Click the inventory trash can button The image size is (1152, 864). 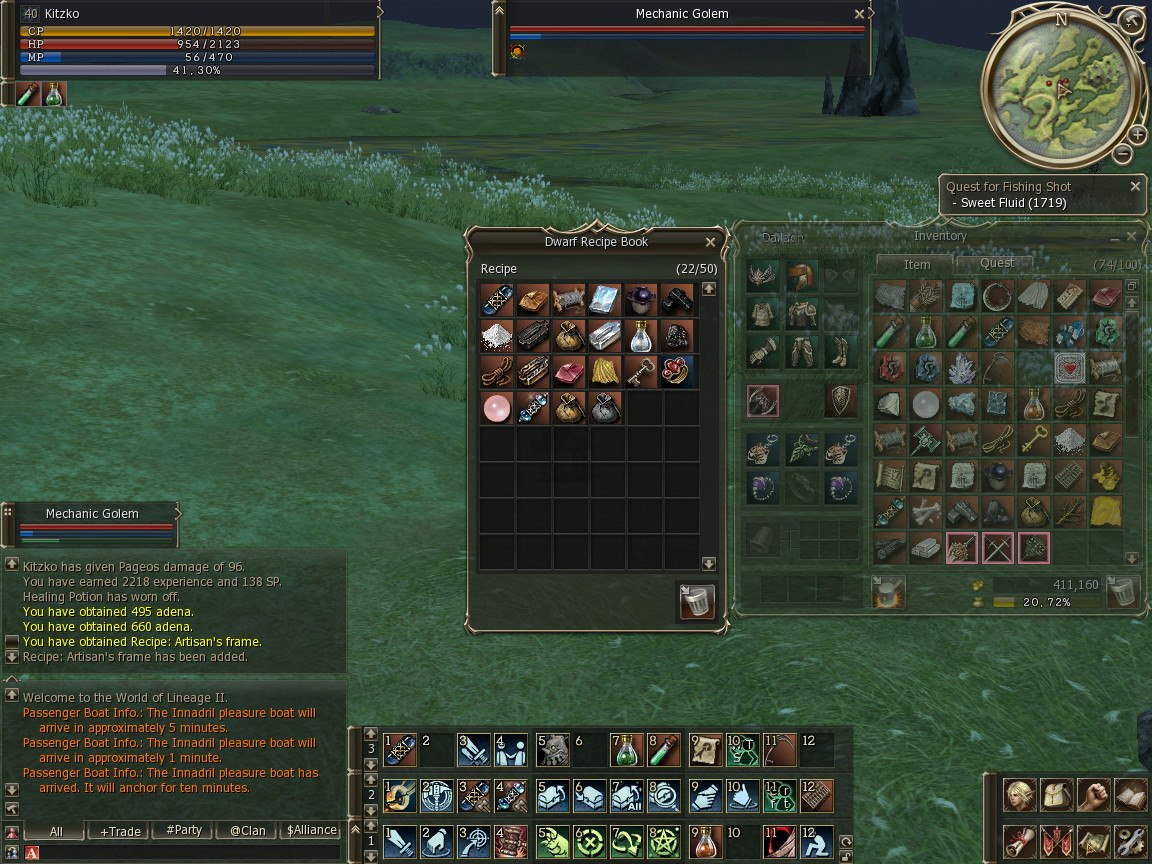tap(1123, 591)
